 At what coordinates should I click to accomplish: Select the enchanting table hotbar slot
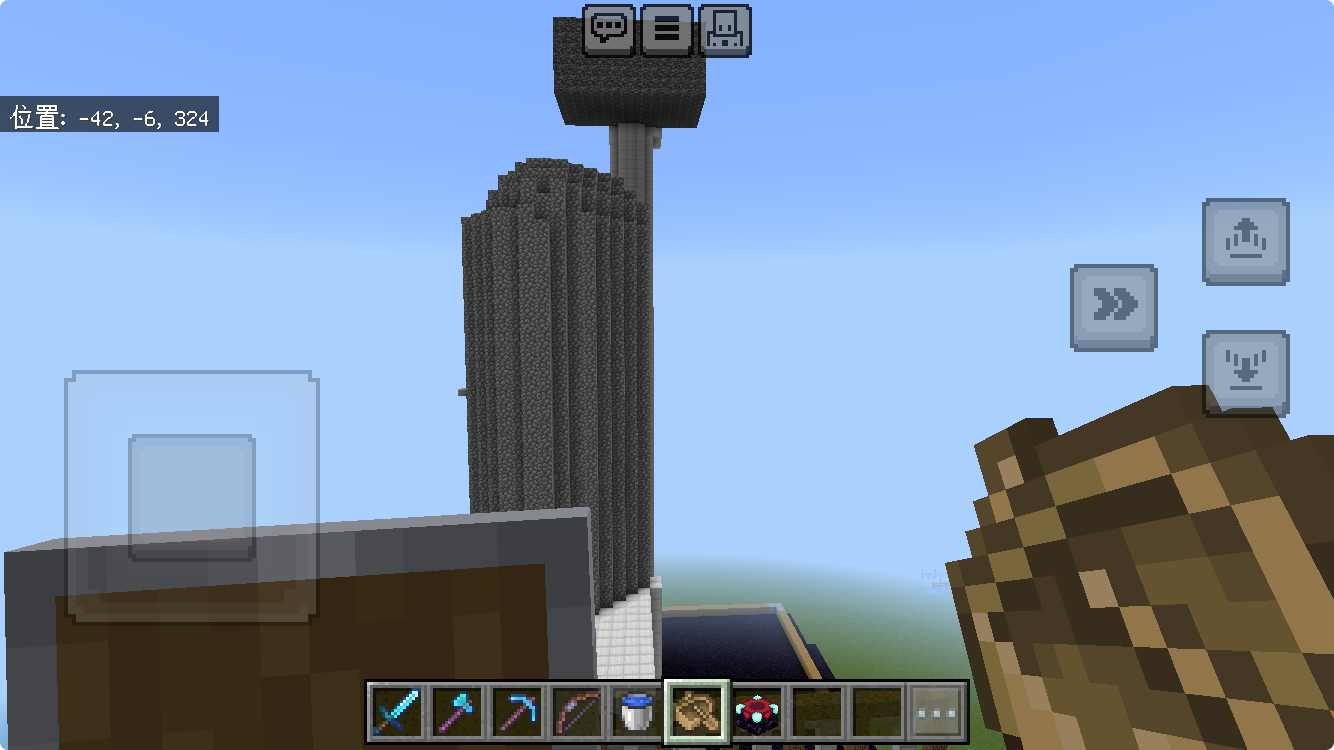[757, 712]
